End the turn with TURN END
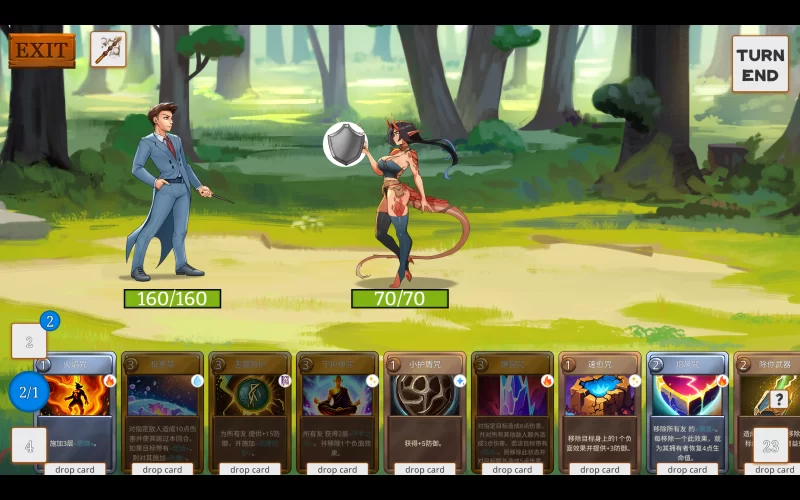The width and height of the screenshot is (800, 500). pos(760,65)
